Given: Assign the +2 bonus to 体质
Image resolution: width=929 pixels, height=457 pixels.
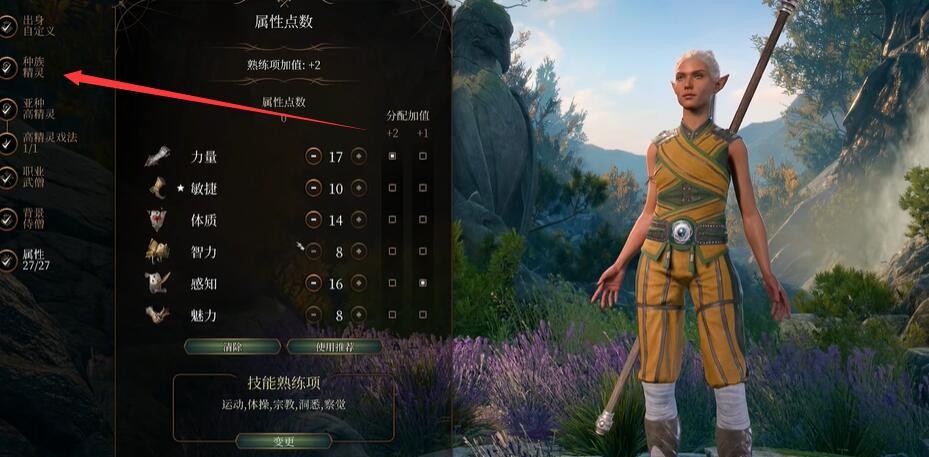Looking at the screenshot, I should [392, 219].
